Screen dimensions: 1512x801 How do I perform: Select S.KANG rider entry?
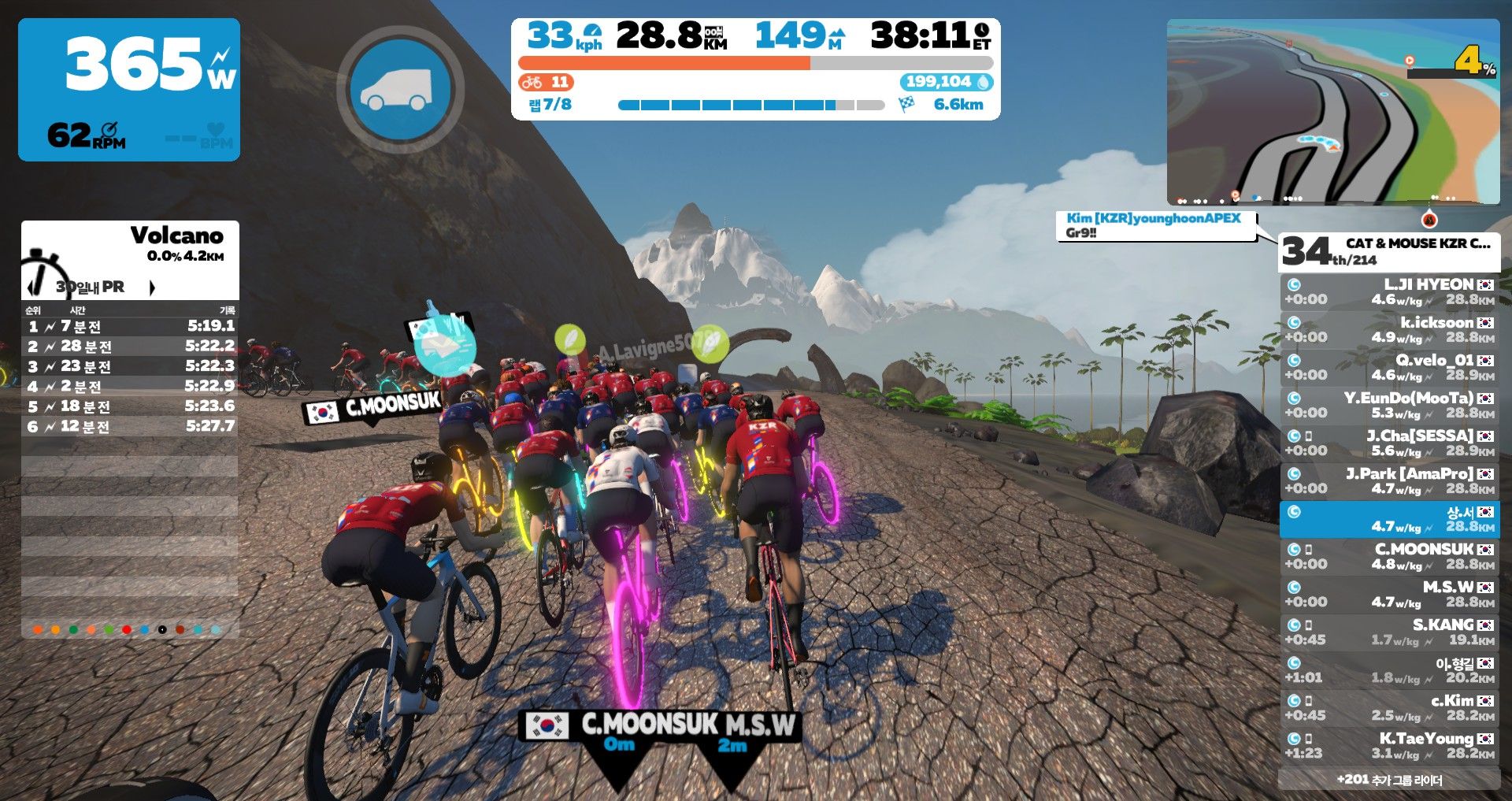pyautogui.click(x=1389, y=632)
